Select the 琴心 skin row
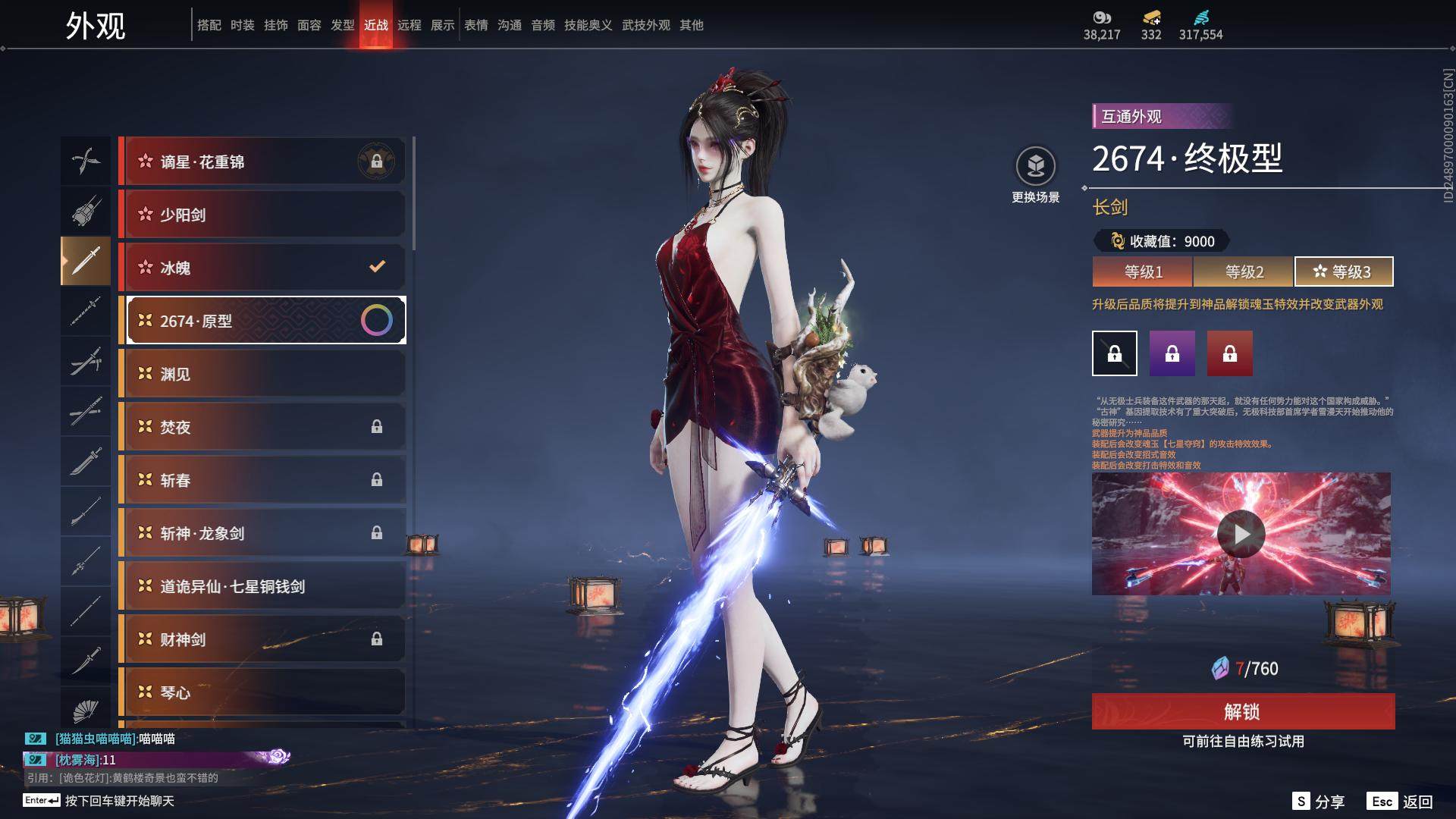This screenshot has height=819, width=1456. pyautogui.click(x=262, y=692)
